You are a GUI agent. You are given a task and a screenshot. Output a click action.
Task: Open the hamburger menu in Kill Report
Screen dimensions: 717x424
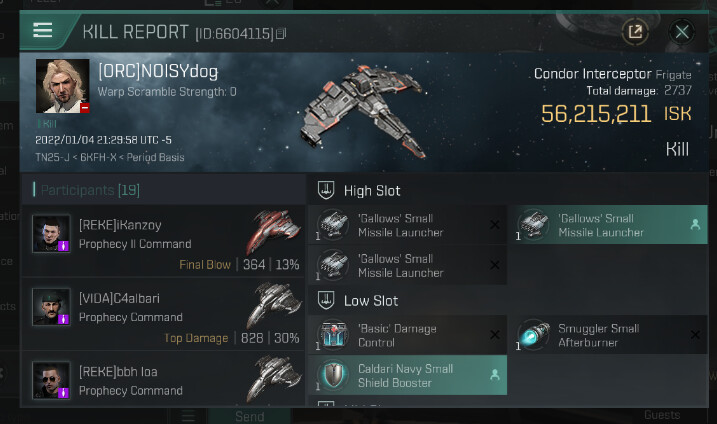pyautogui.click(x=42, y=30)
